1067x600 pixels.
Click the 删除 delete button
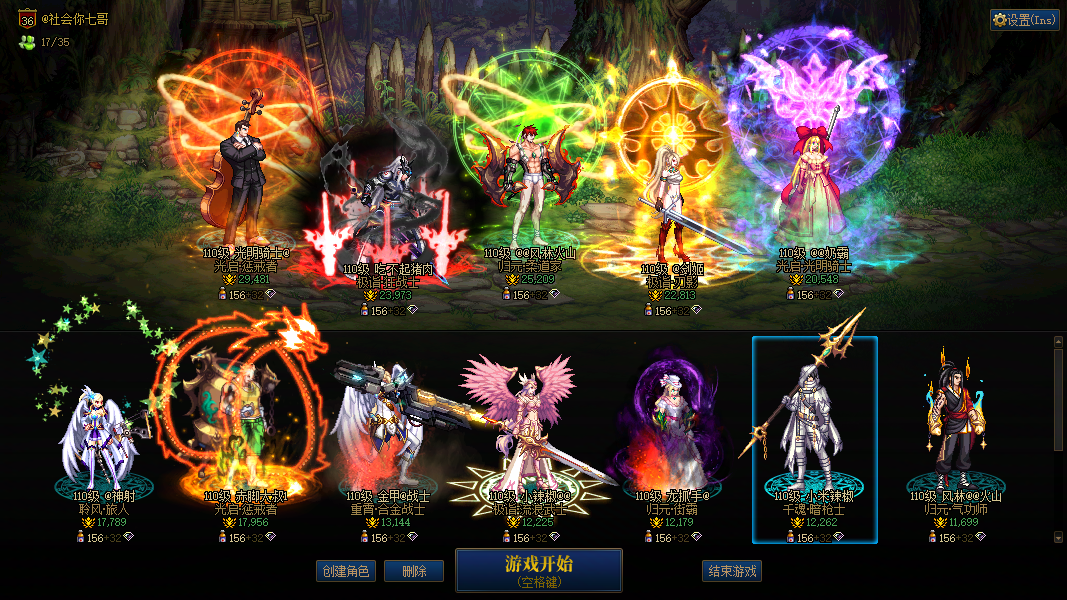tap(414, 572)
